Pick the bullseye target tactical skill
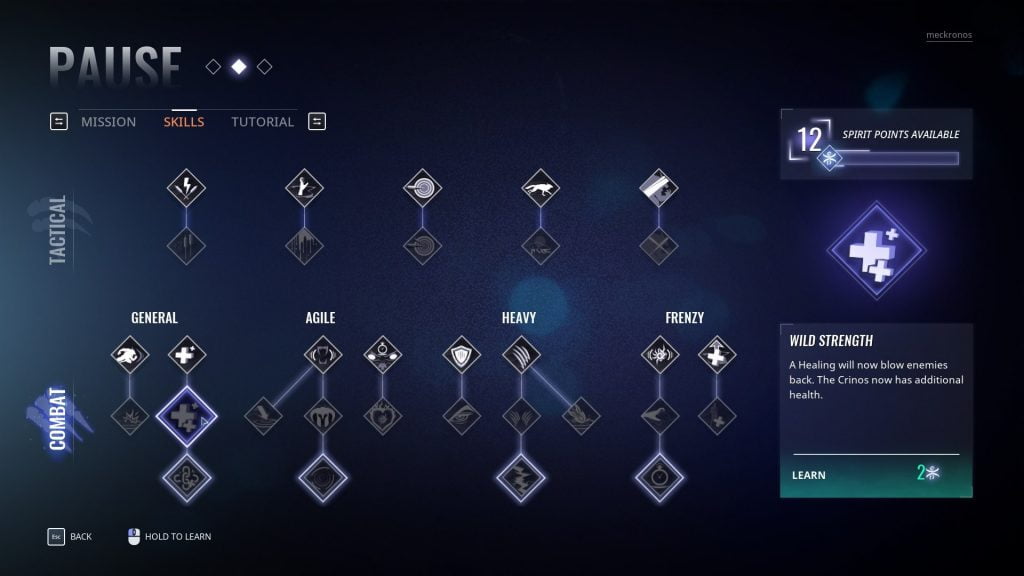1024x576 pixels. pos(422,187)
